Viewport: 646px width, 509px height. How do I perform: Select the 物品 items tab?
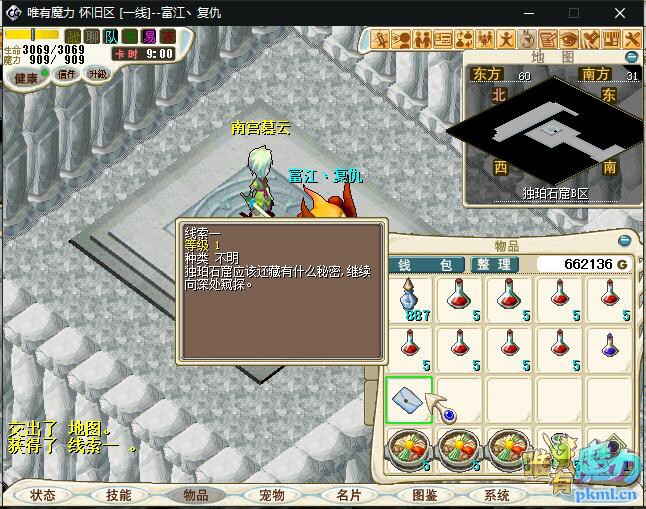[195, 495]
